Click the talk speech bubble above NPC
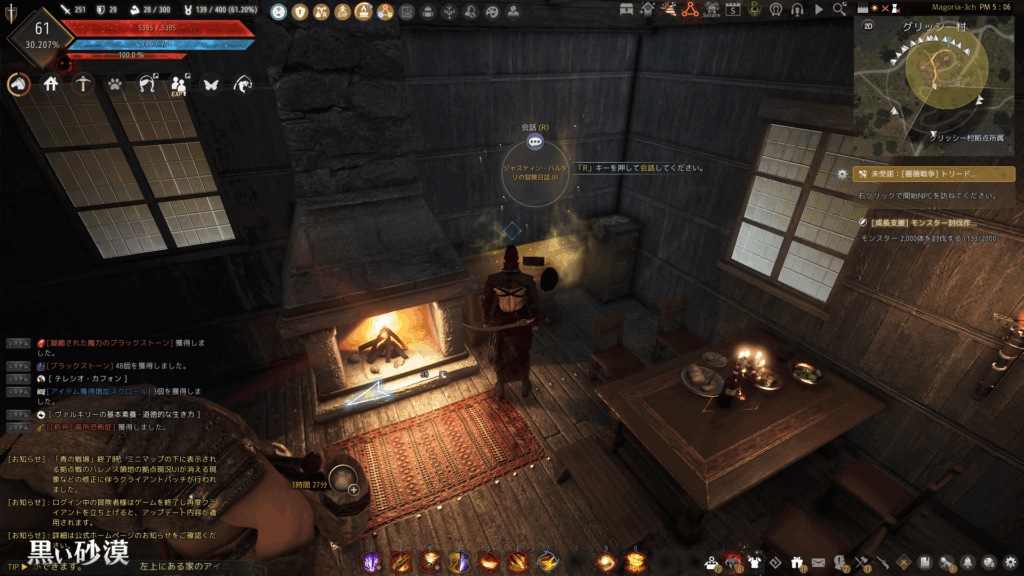 click(x=535, y=141)
